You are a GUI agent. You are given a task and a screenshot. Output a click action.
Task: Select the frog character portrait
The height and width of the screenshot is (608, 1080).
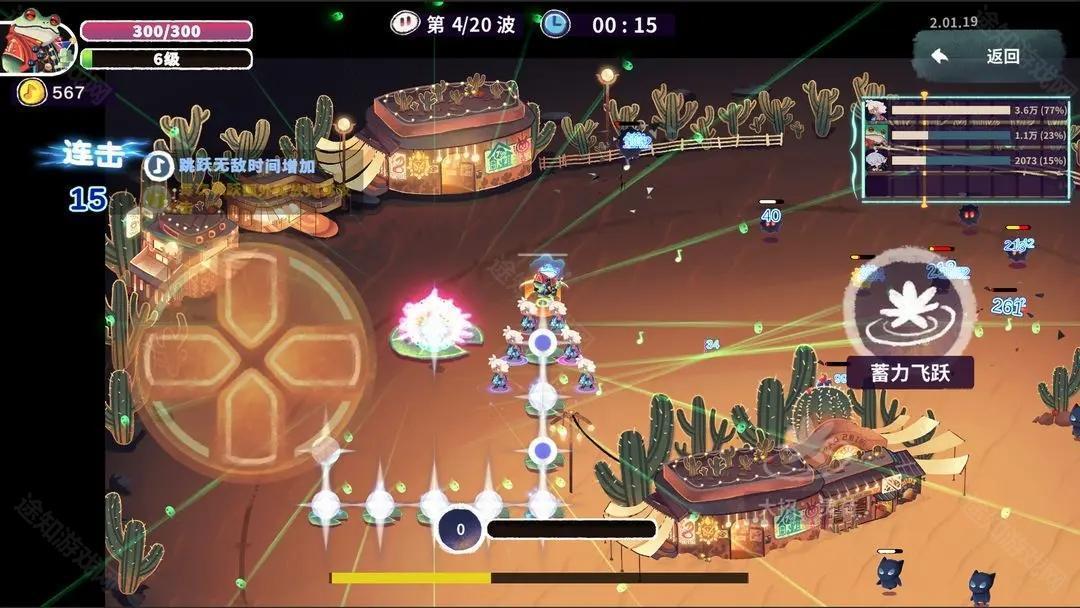click(x=37, y=45)
